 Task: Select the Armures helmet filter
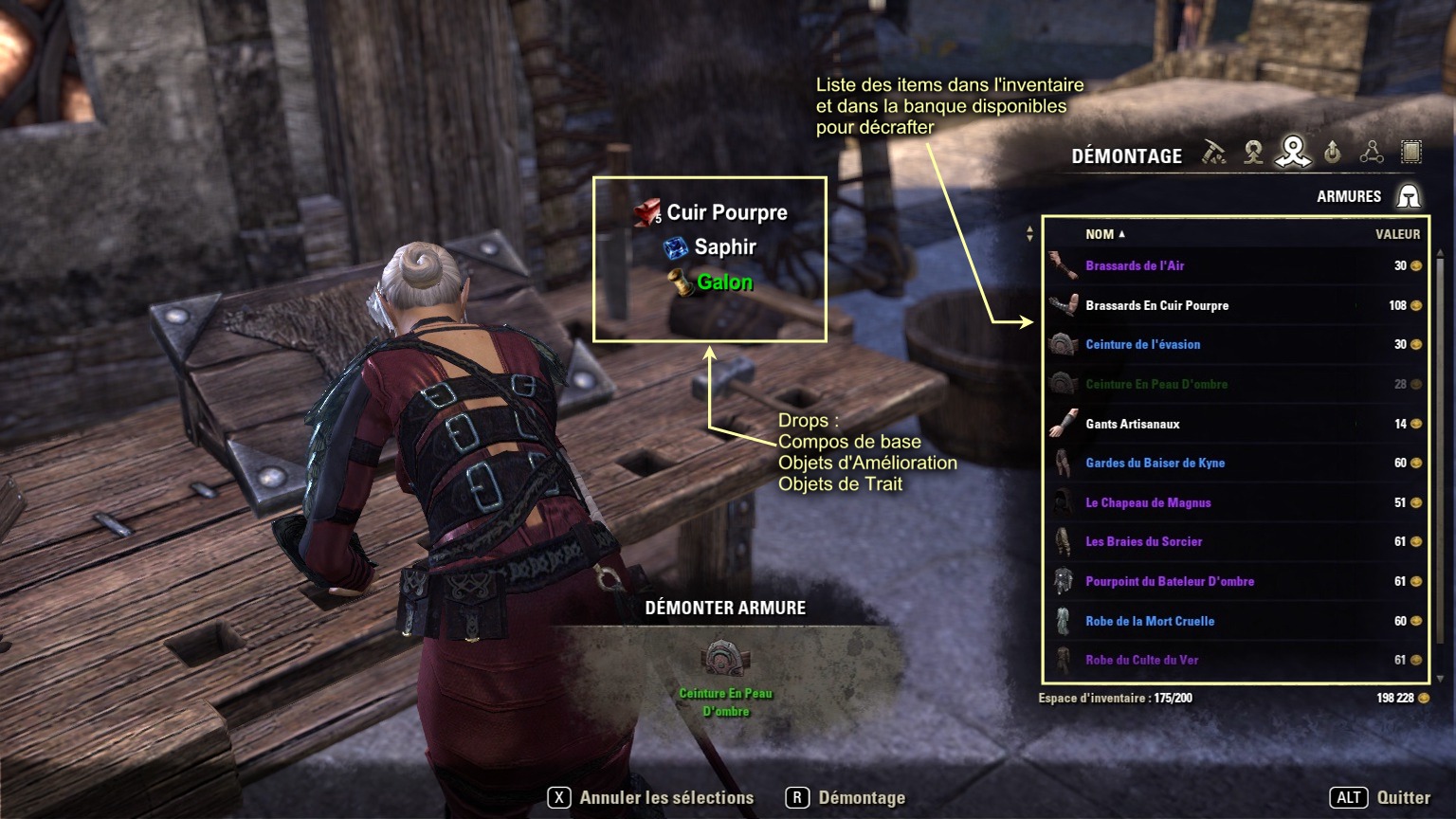point(1409,196)
